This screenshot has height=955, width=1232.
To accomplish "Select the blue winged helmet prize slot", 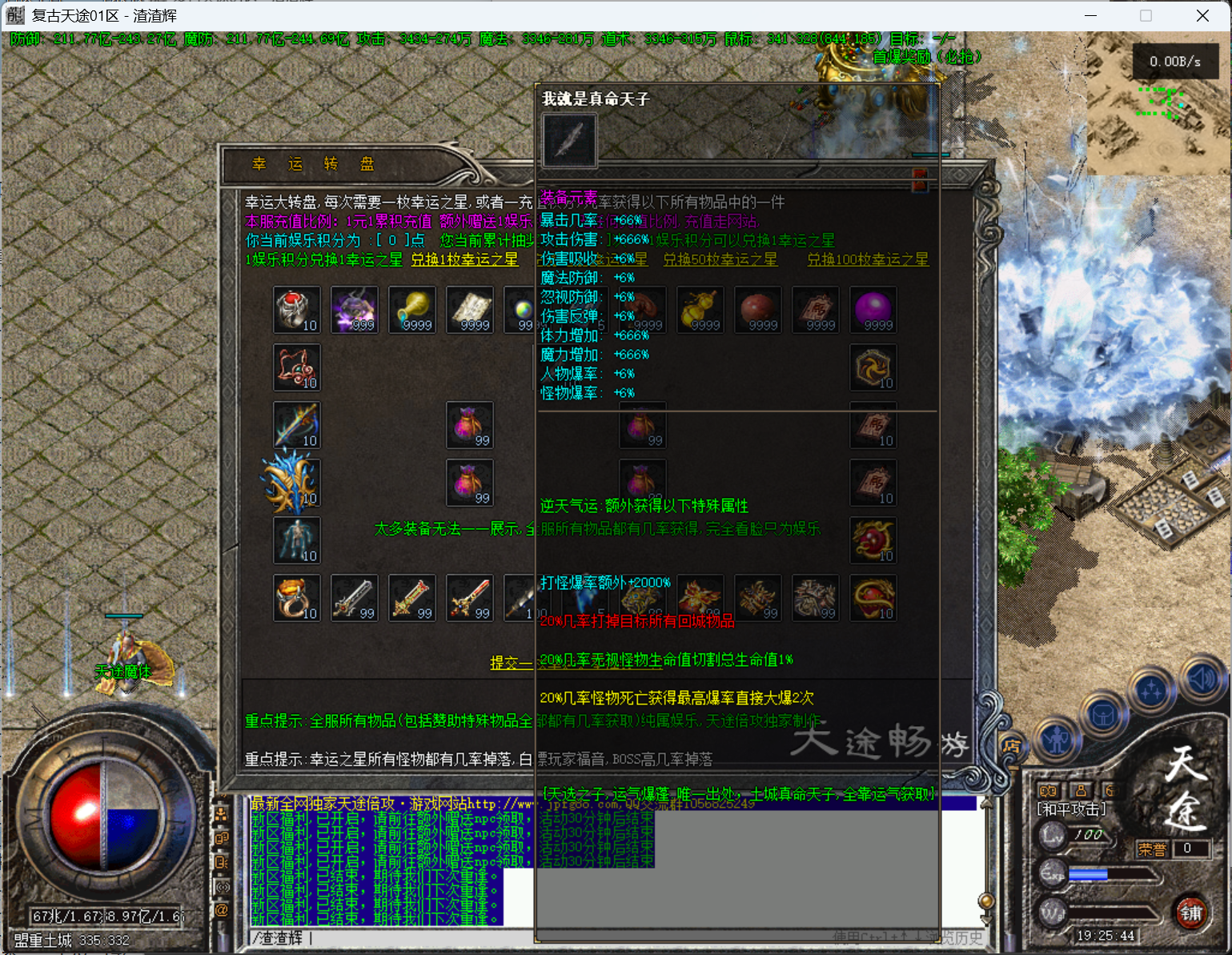I will [x=292, y=483].
